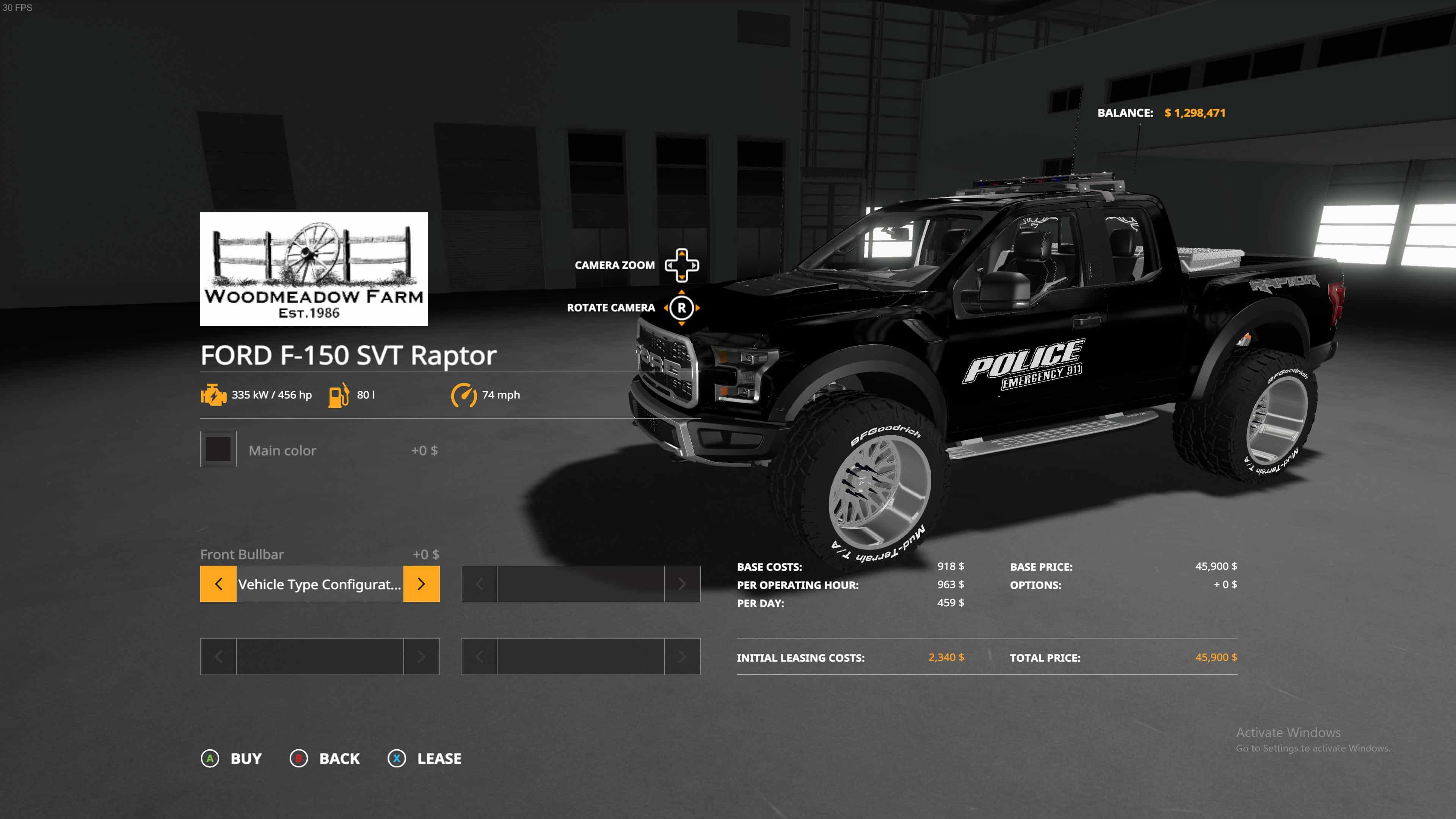Click the Camera Zoom d-pad icon
The height and width of the screenshot is (819, 1456).
click(x=683, y=265)
